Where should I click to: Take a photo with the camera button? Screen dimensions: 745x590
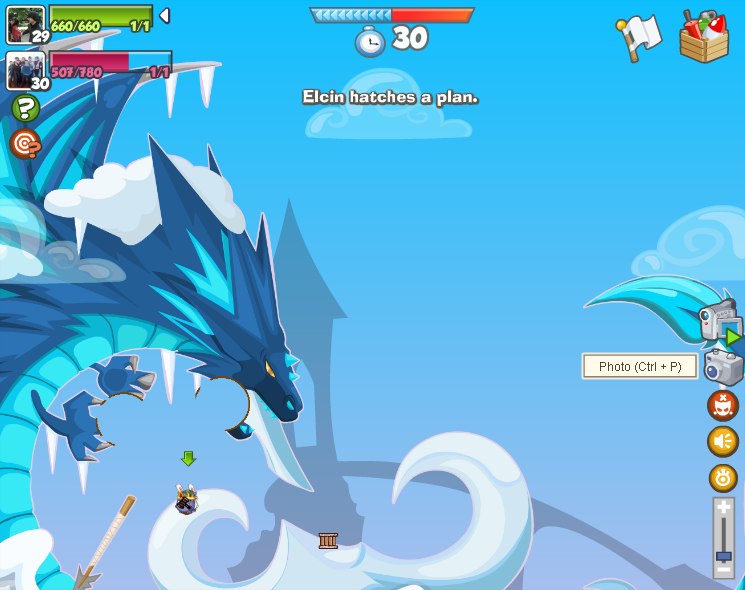click(x=723, y=367)
